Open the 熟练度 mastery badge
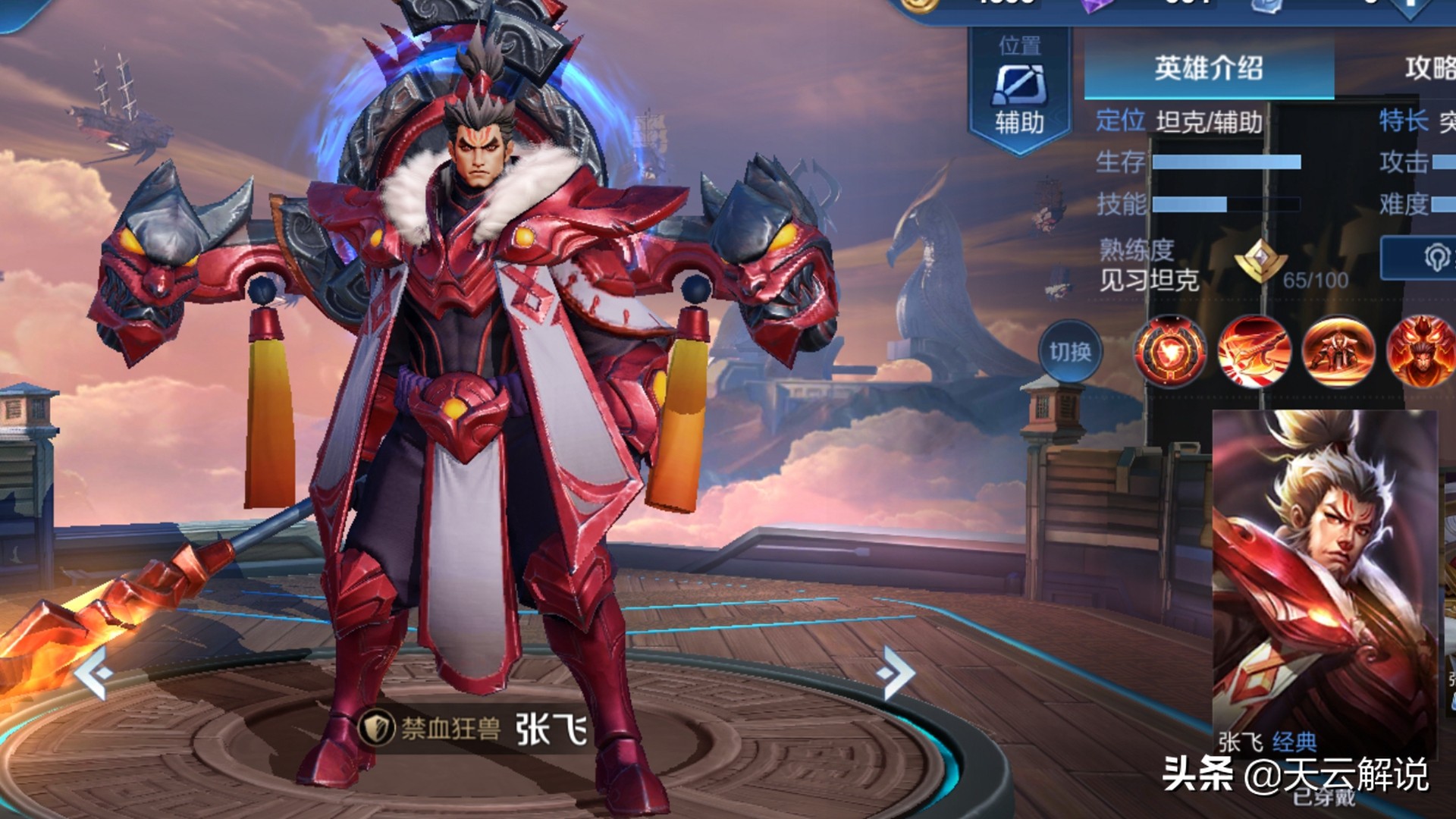The height and width of the screenshot is (819, 1456). [1260, 262]
